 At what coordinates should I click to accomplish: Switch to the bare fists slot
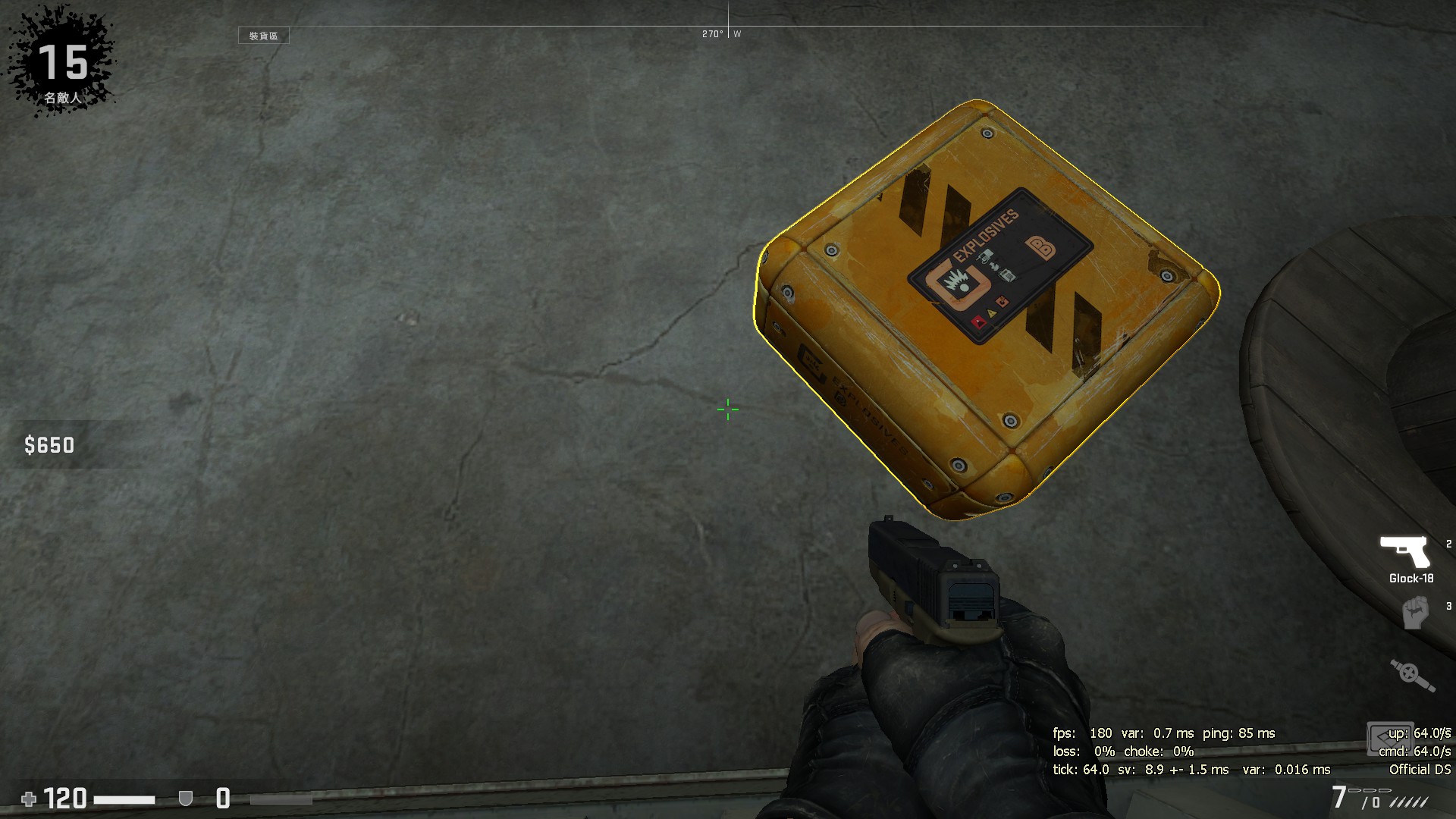click(1415, 613)
